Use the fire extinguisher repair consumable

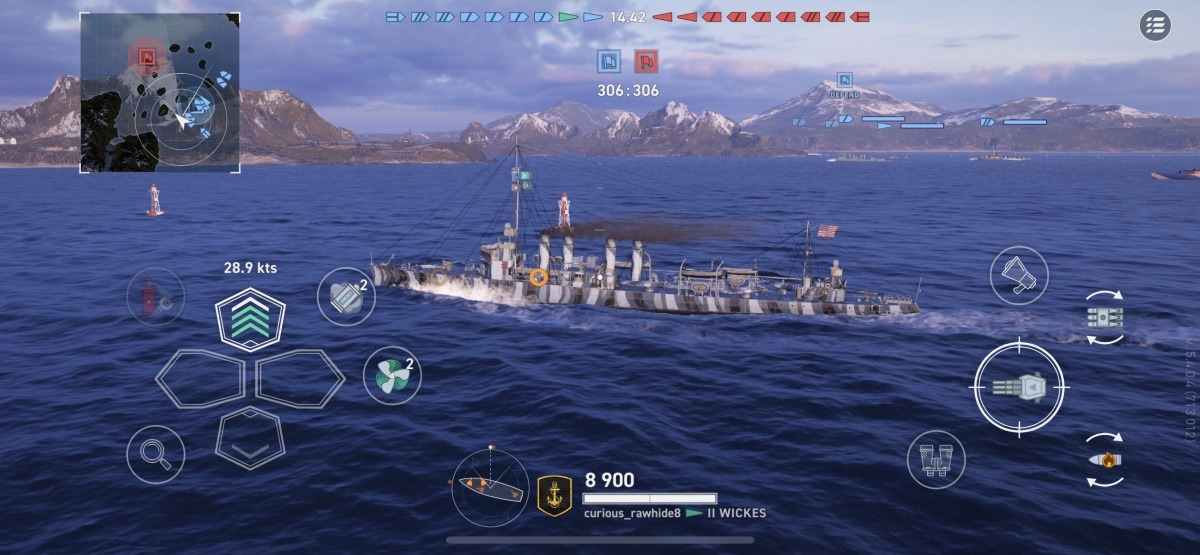pos(155,296)
